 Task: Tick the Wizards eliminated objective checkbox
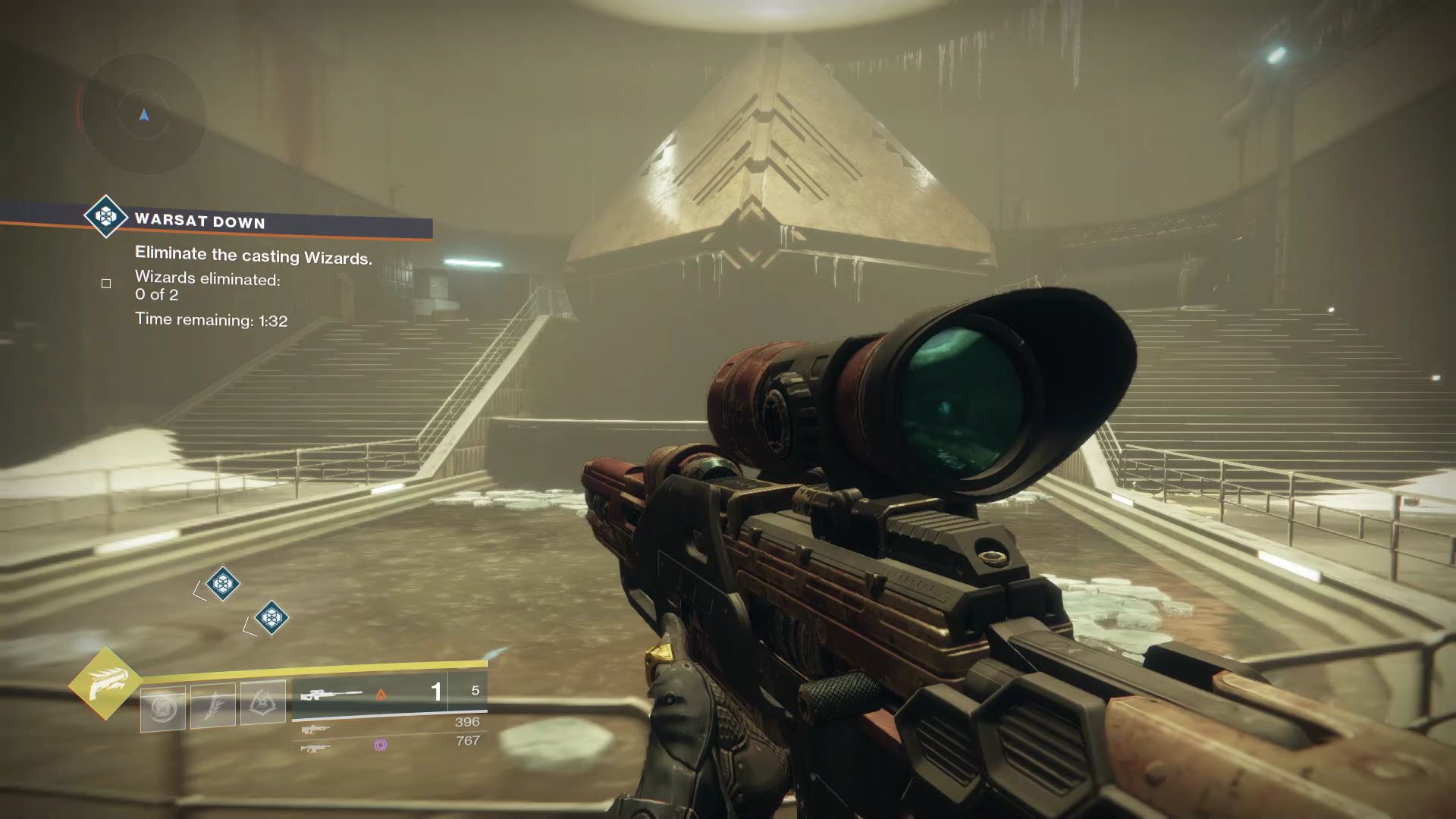tap(106, 284)
